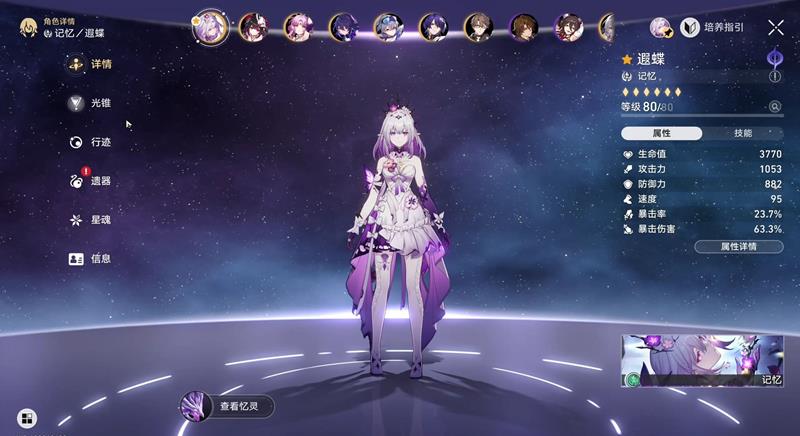Image resolution: width=800 pixels, height=436 pixels.
Task: Click the grid menu icon in bottom-left corner
Action: tap(27, 417)
